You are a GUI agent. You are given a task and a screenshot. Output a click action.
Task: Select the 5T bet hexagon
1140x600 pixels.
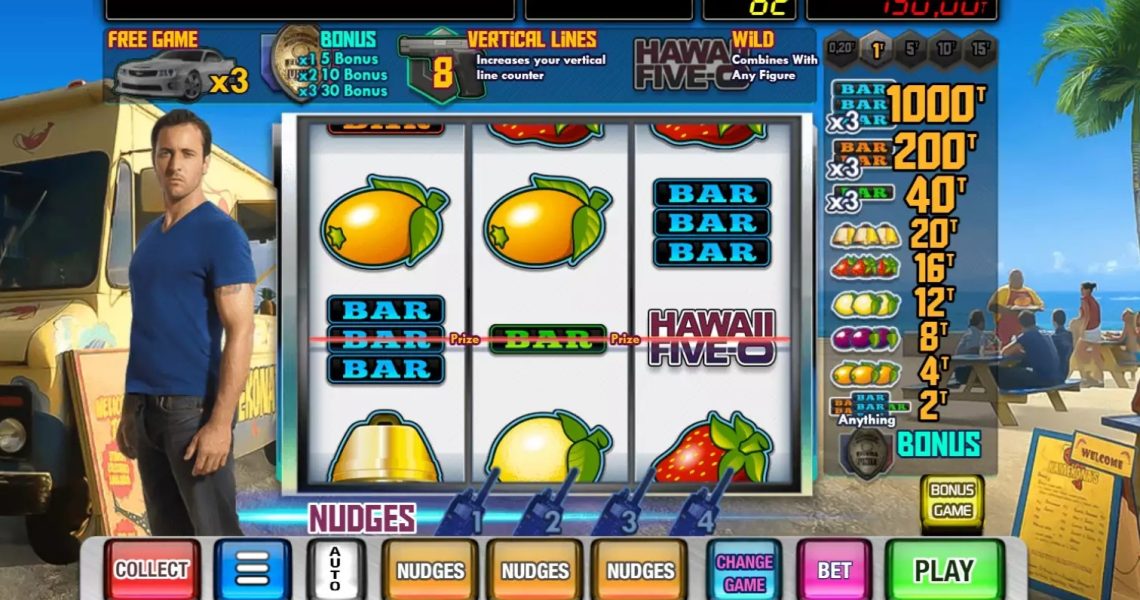pos(912,49)
